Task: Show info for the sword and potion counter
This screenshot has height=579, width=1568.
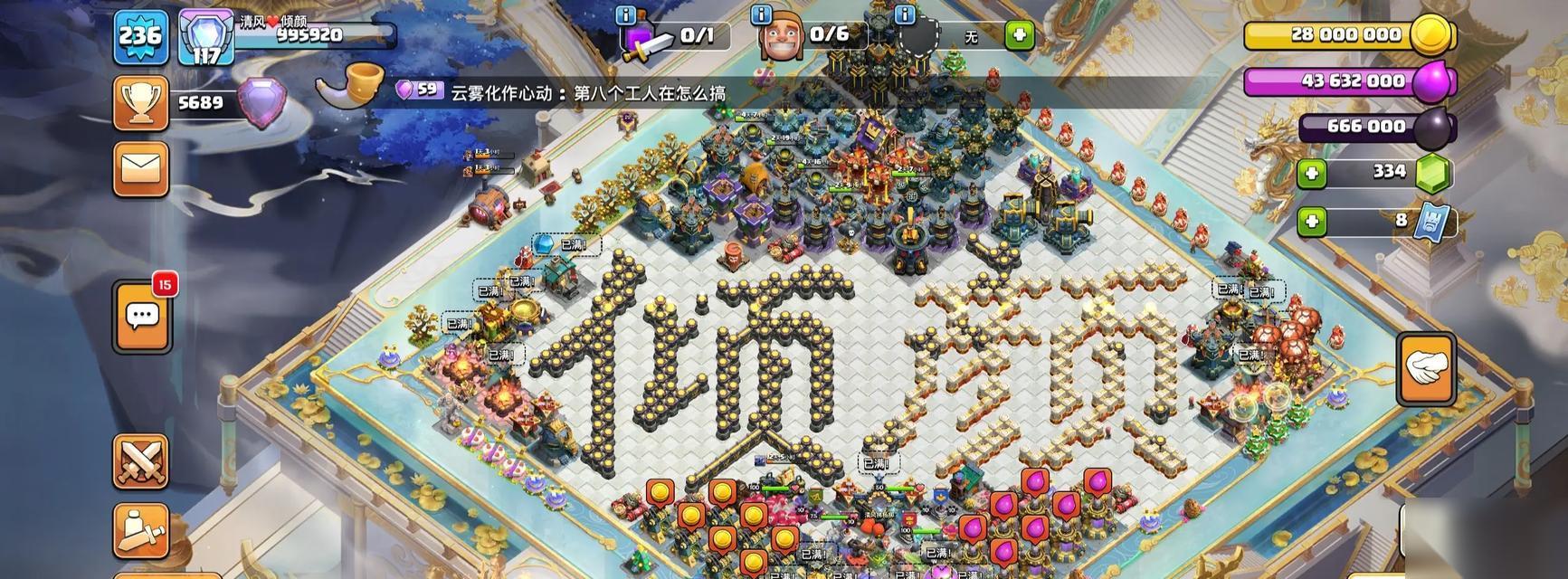Action: 625,14
